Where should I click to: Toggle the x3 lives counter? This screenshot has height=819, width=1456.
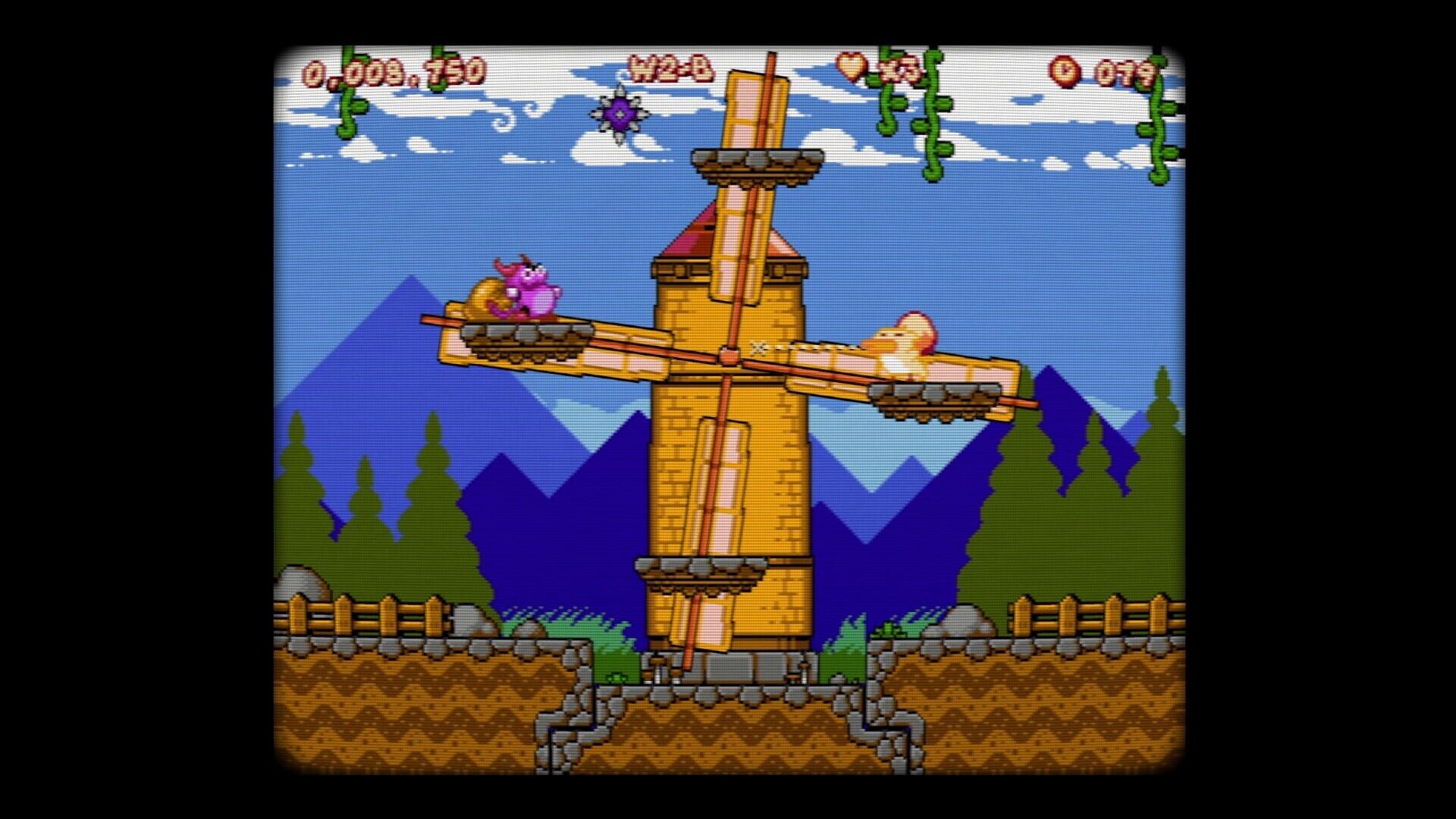pyautogui.click(x=899, y=71)
